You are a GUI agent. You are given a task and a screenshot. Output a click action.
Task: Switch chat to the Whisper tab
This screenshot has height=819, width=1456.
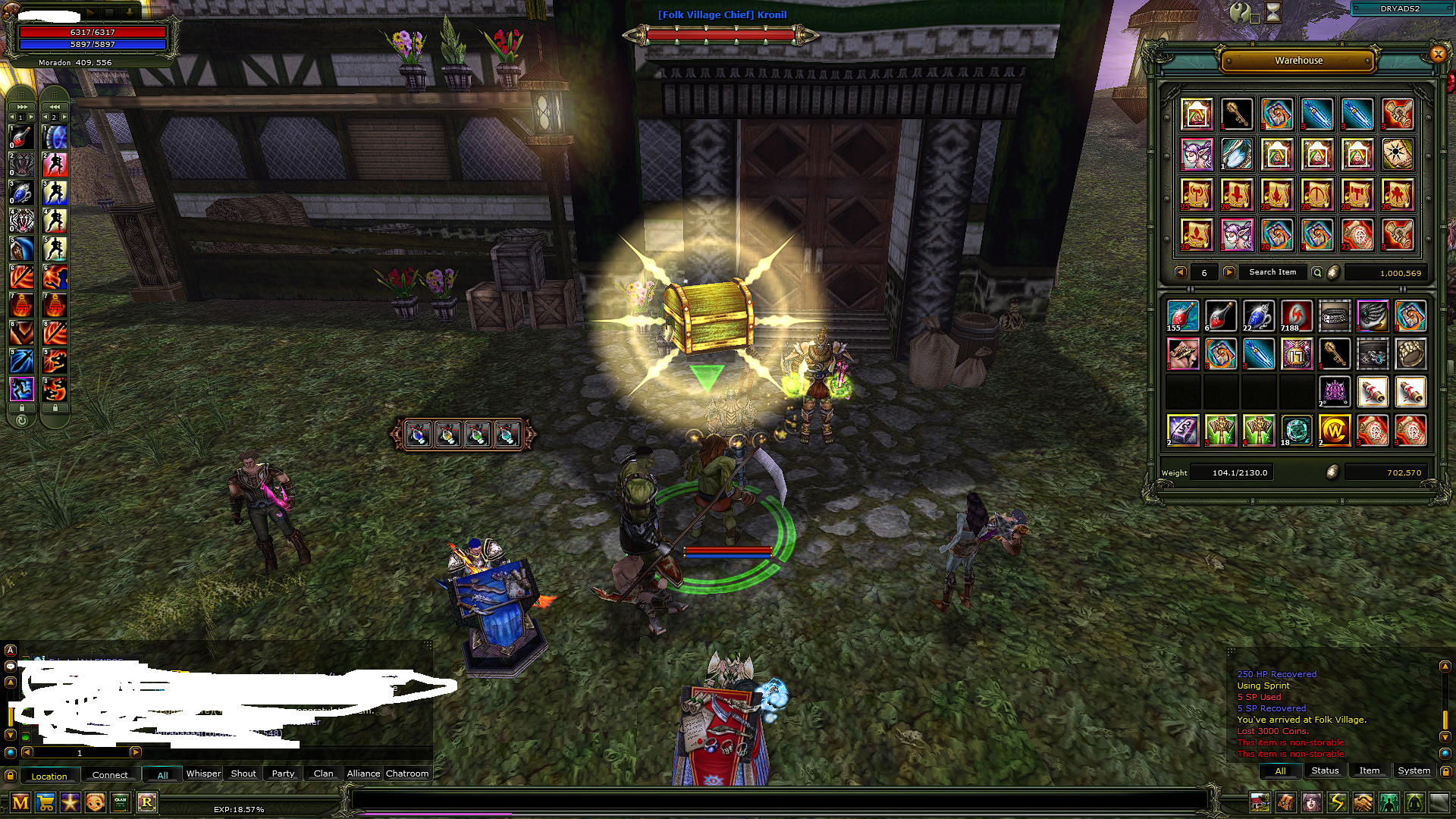[203, 773]
